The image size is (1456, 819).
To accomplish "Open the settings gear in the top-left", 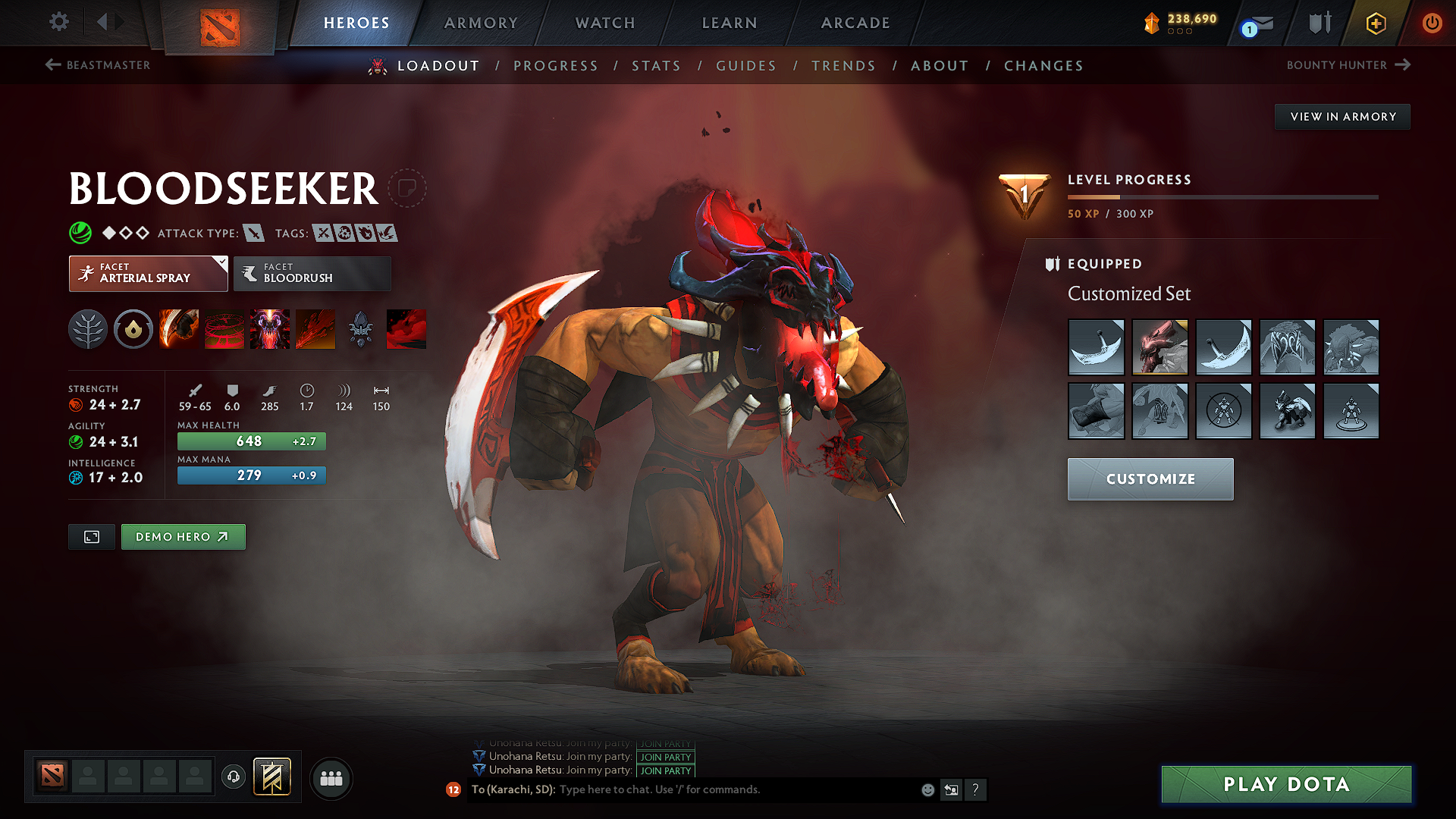I will coord(58,23).
